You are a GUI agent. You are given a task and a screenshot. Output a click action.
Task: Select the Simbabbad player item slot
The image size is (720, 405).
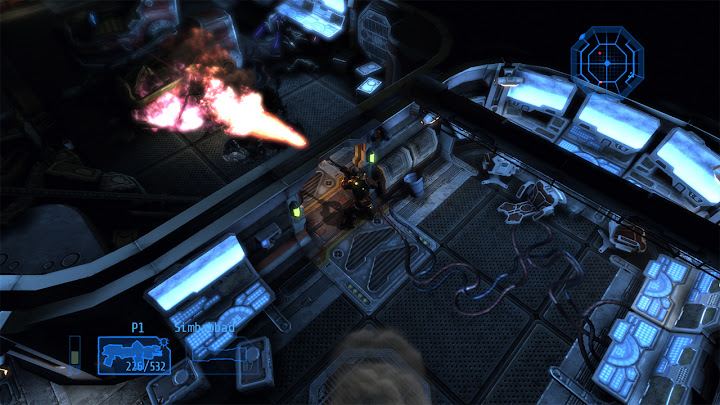tap(216, 352)
